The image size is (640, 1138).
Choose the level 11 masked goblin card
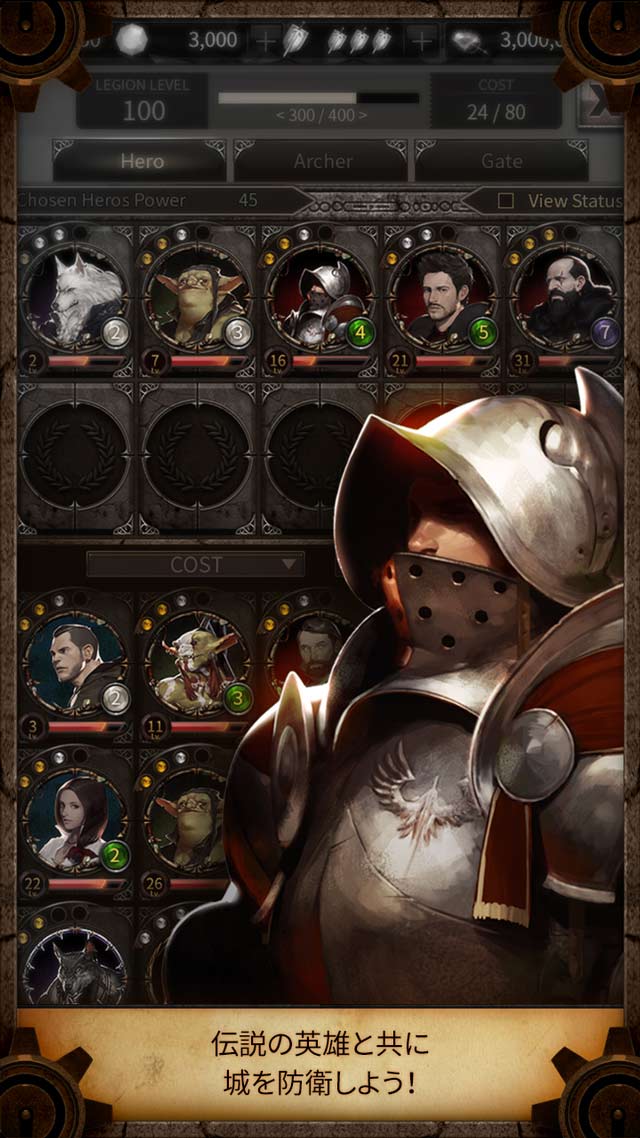pos(195,660)
